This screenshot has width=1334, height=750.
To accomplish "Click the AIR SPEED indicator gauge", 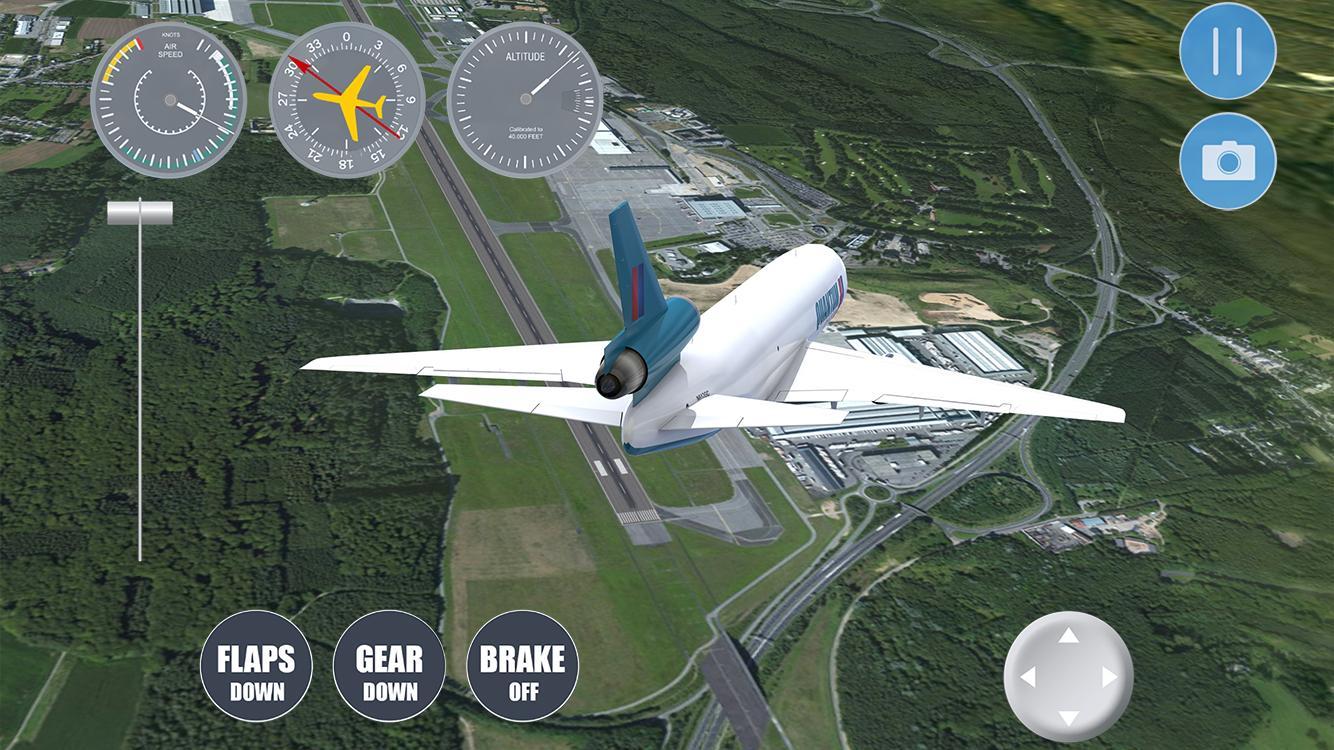I will pyautogui.click(x=168, y=100).
